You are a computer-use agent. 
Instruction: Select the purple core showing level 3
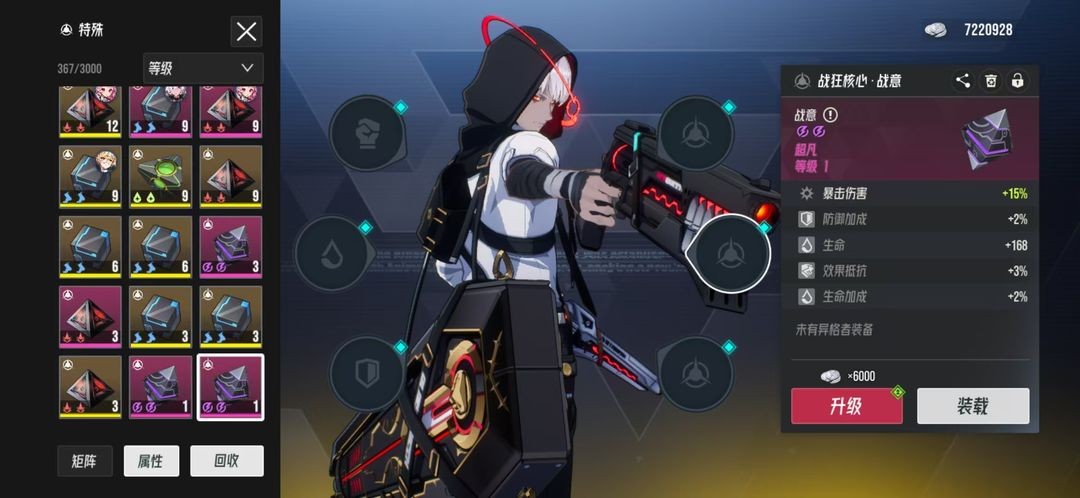230,247
